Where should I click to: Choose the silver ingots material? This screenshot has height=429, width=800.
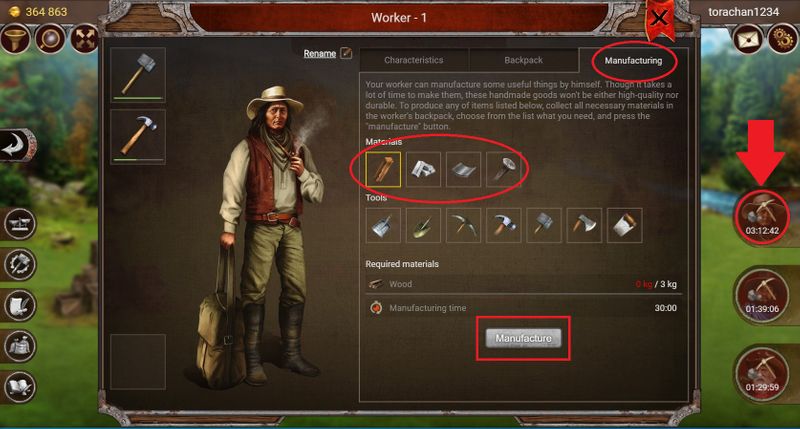click(424, 171)
